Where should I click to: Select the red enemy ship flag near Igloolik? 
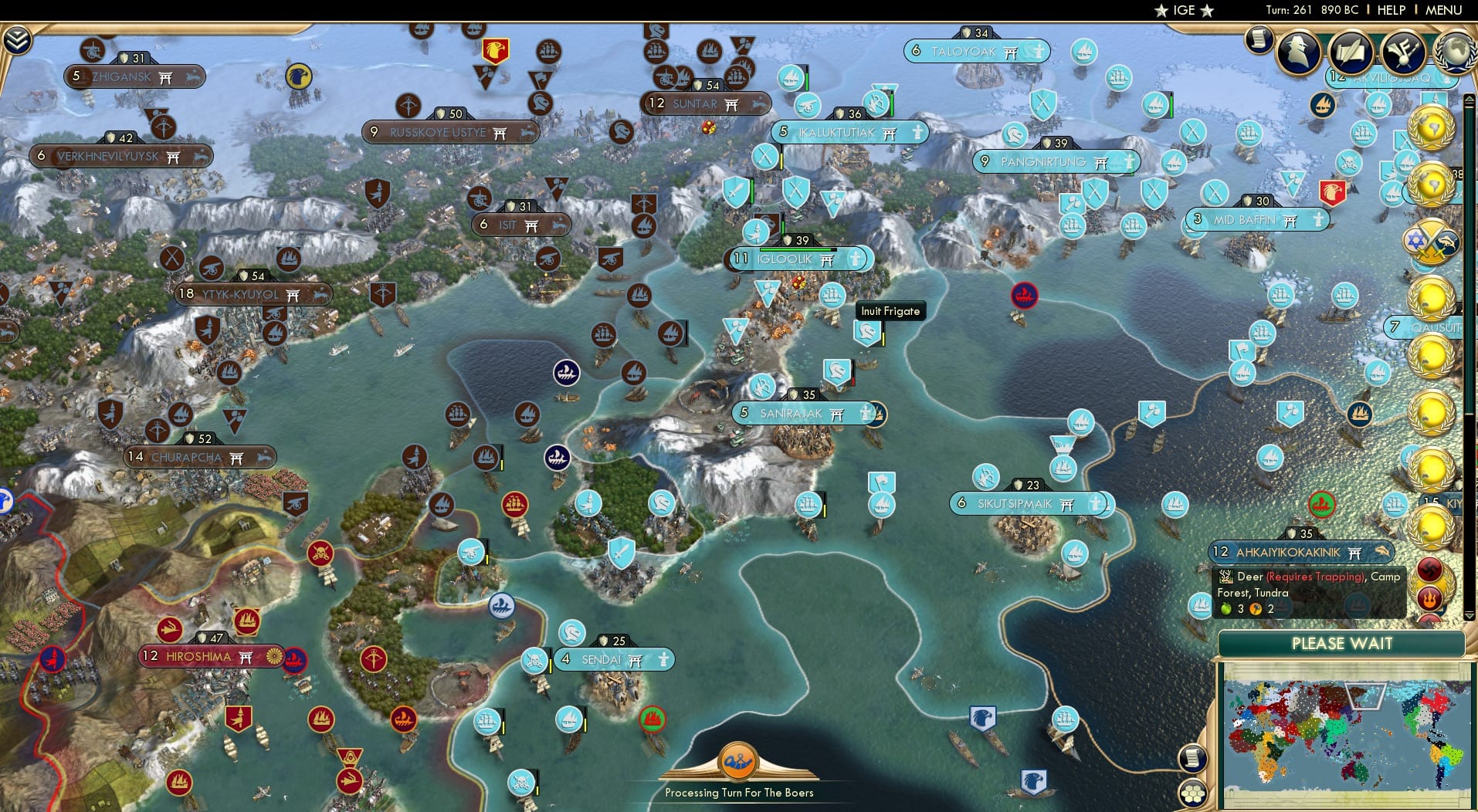[1025, 296]
